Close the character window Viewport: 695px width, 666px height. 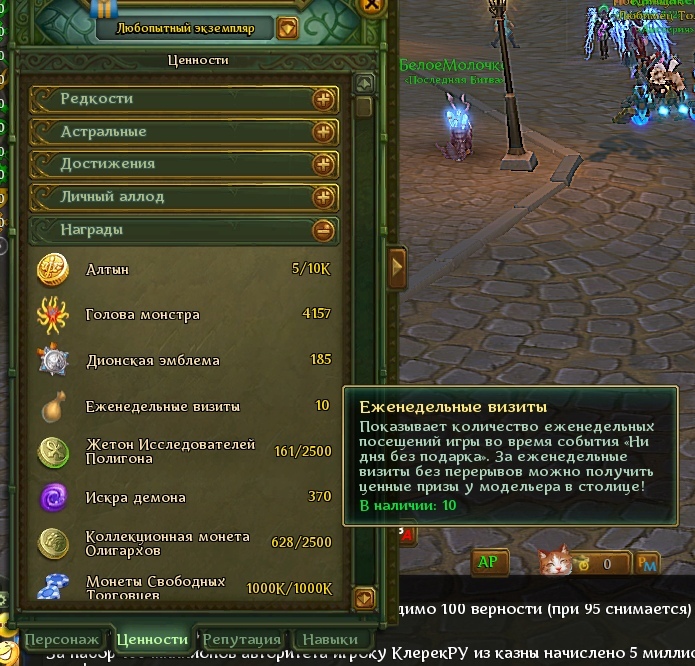click(372, 4)
